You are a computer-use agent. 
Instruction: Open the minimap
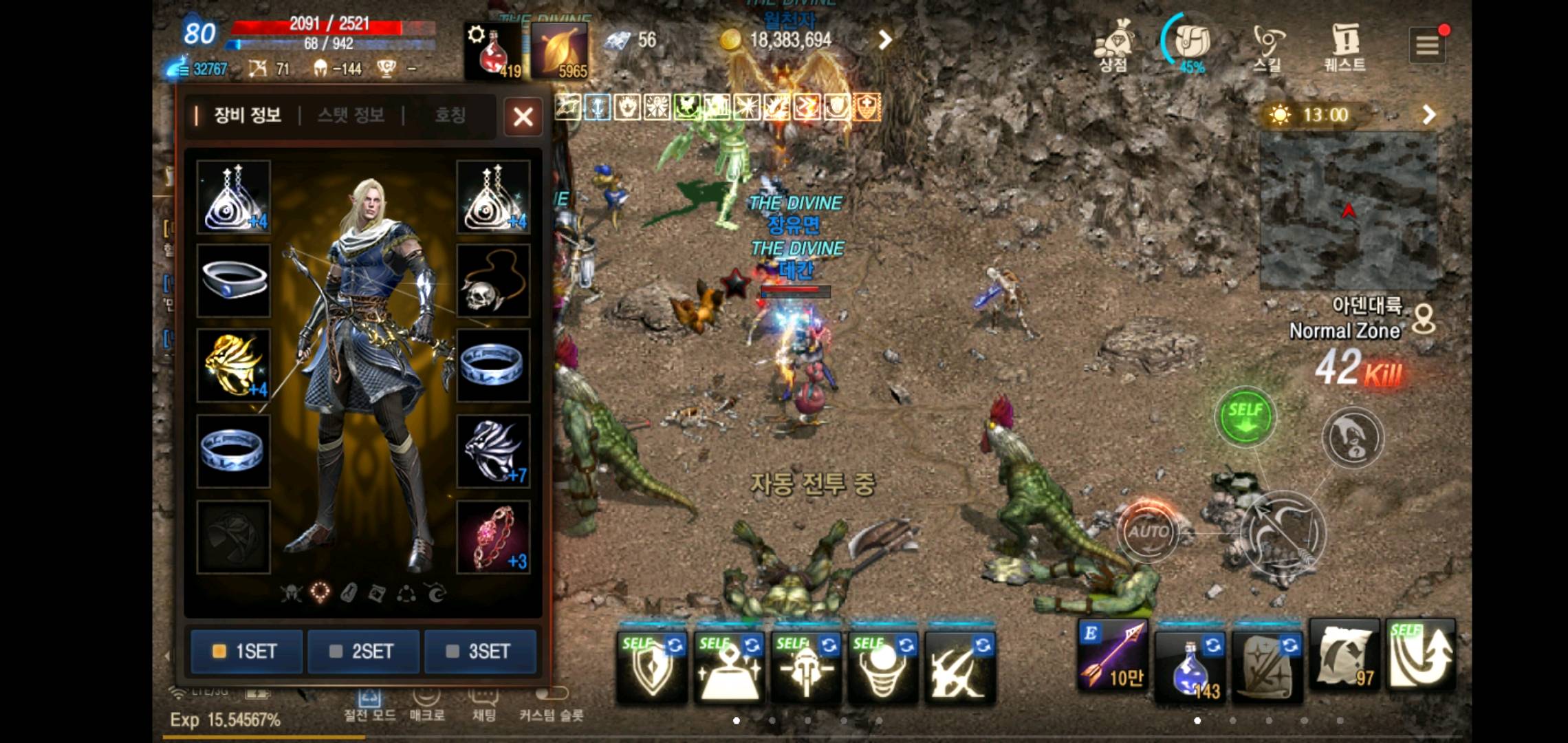click(1348, 211)
